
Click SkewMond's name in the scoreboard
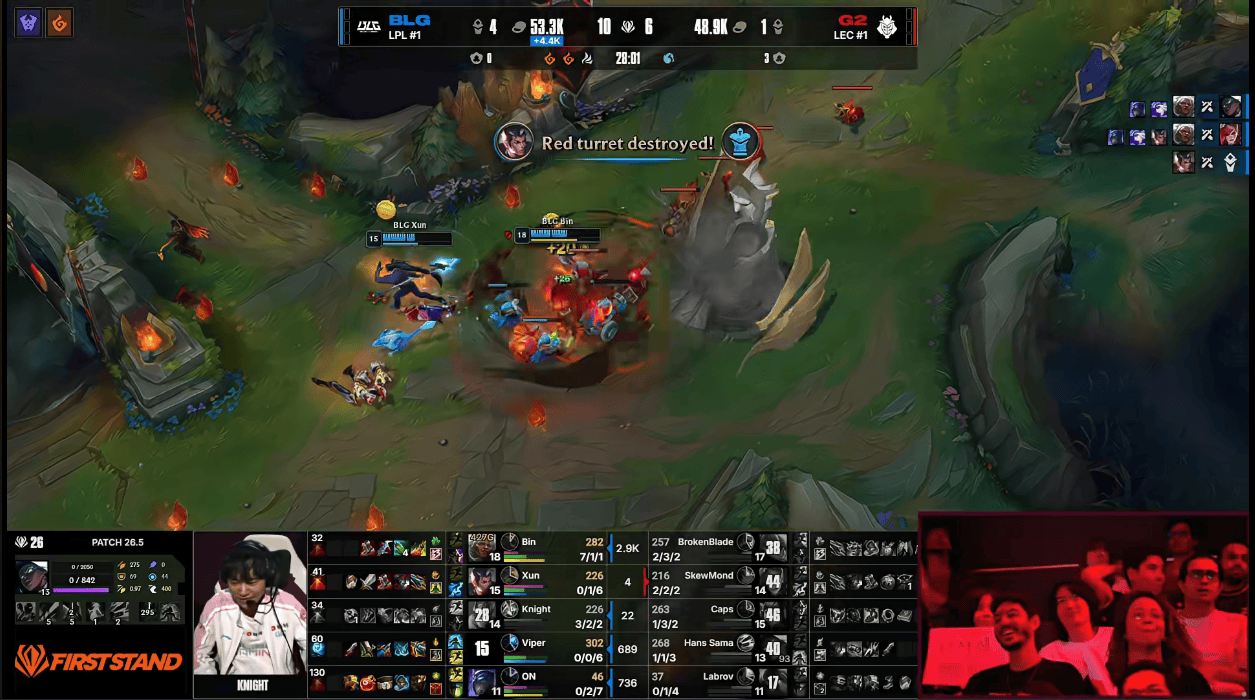pyautogui.click(x=708, y=576)
